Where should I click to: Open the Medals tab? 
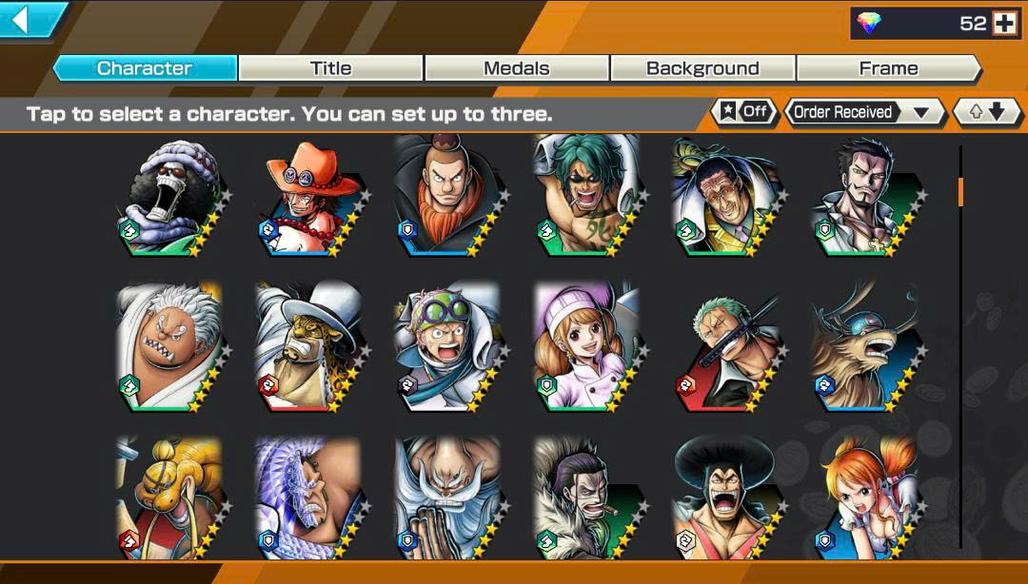coord(516,68)
